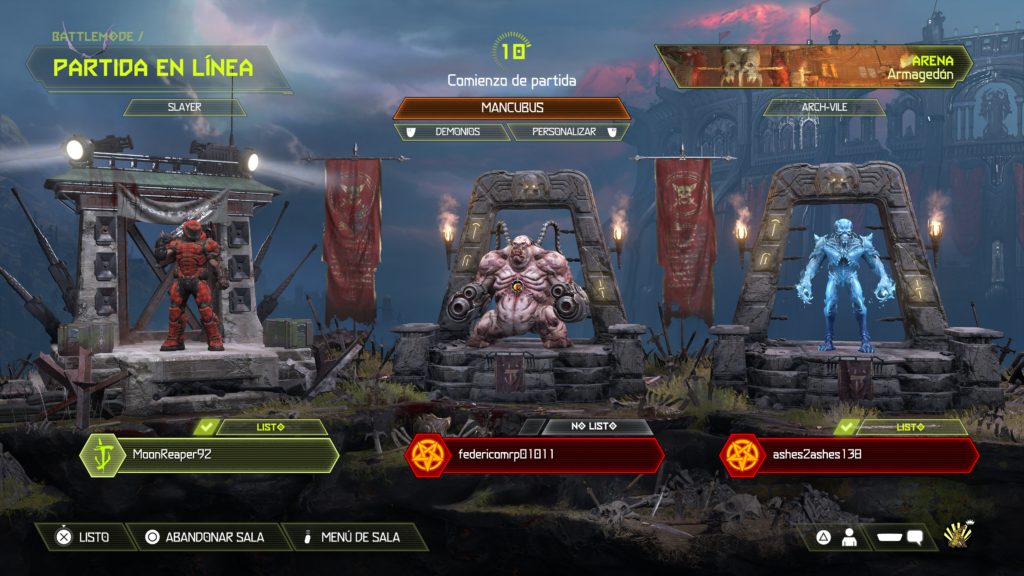Select player row federicomrp01011
The height and width of the screenshot is (576, 1024).
click(535, 455)
